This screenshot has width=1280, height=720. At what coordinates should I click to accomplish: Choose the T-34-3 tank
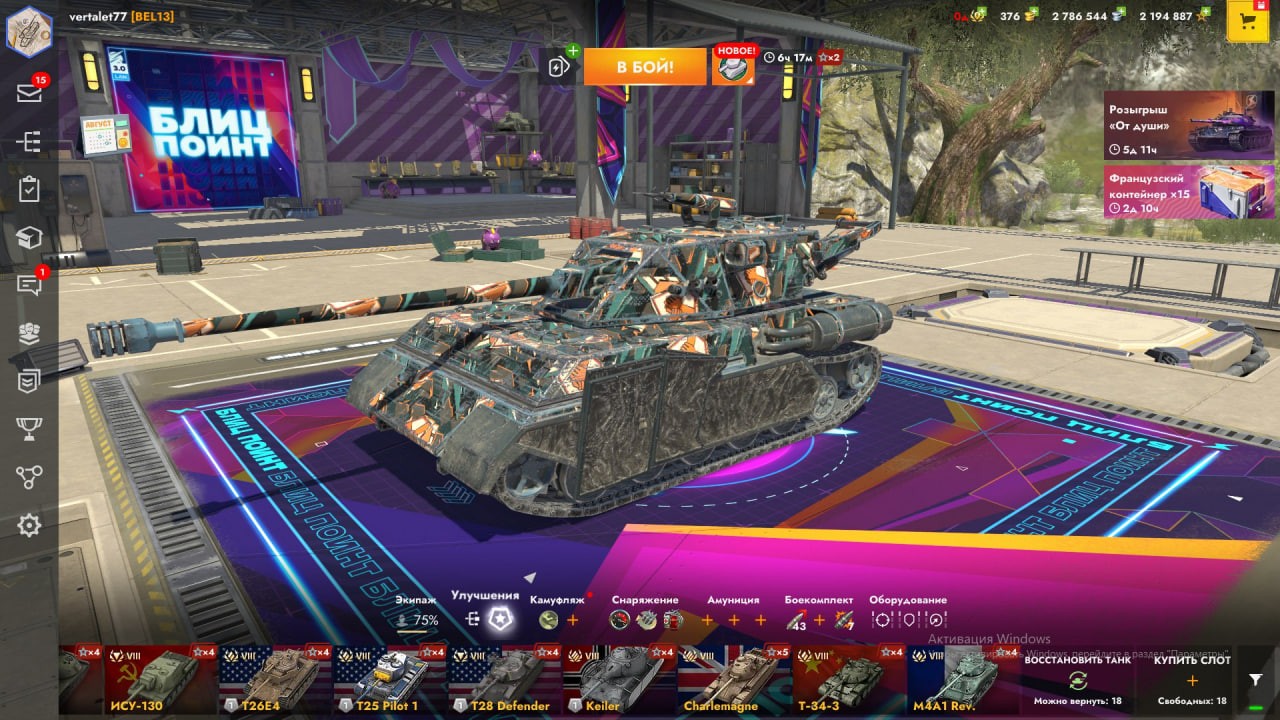[848, 680]
